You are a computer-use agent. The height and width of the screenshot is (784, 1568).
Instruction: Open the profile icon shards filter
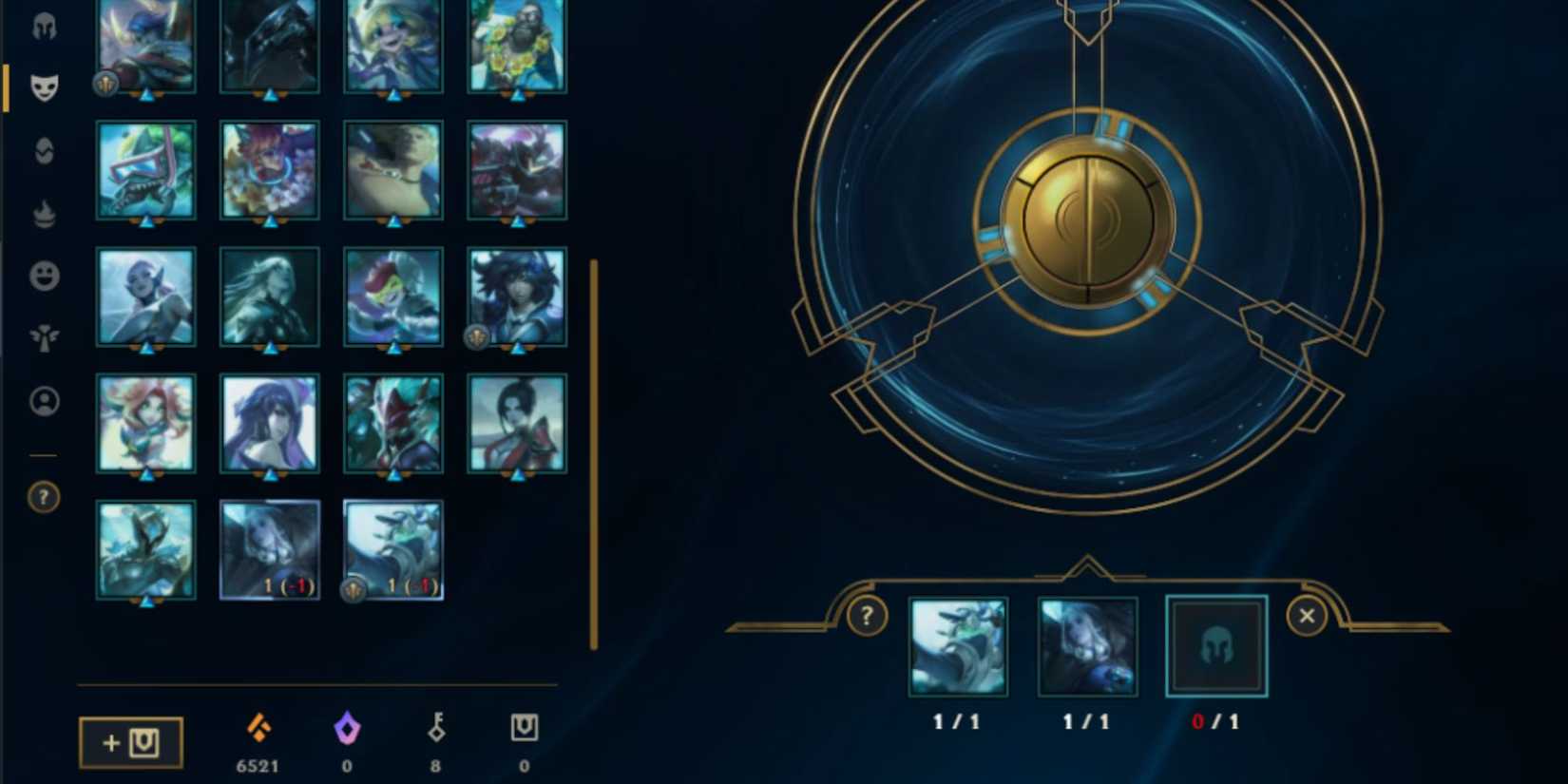(x=43, y=401)
